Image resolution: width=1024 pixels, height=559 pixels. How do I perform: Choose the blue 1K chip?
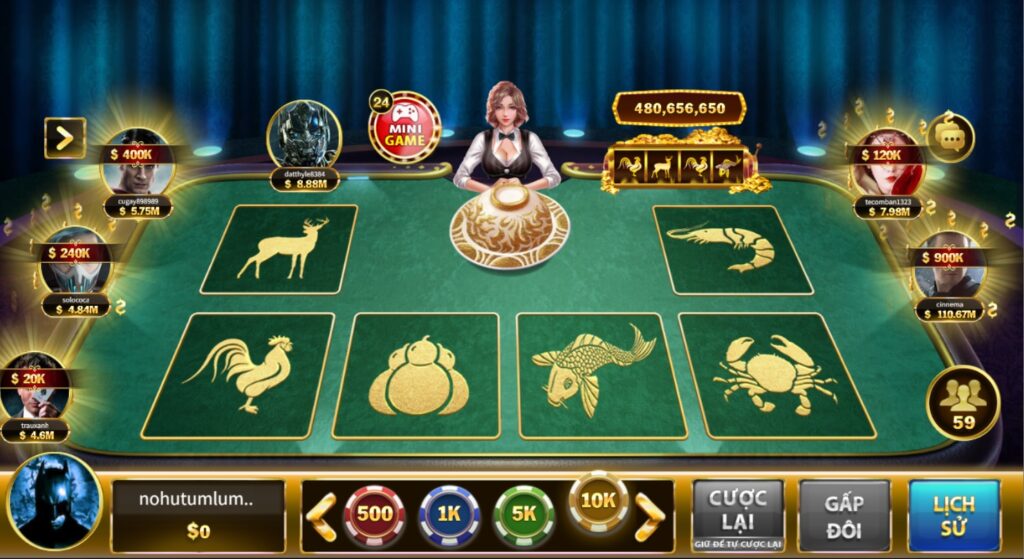(449, 515)
